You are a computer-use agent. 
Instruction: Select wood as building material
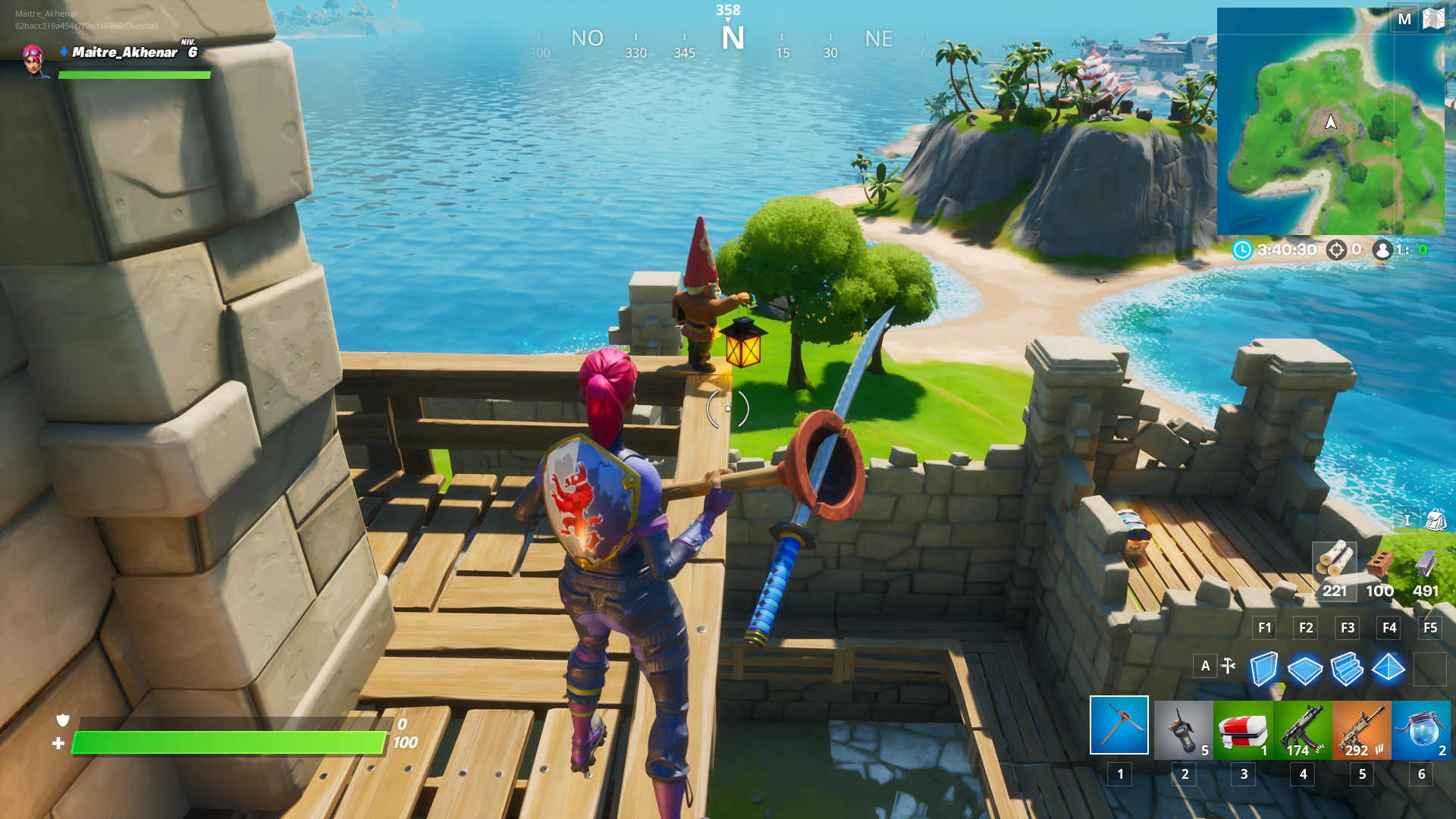pyautogui.click(x=1335, y=569)
